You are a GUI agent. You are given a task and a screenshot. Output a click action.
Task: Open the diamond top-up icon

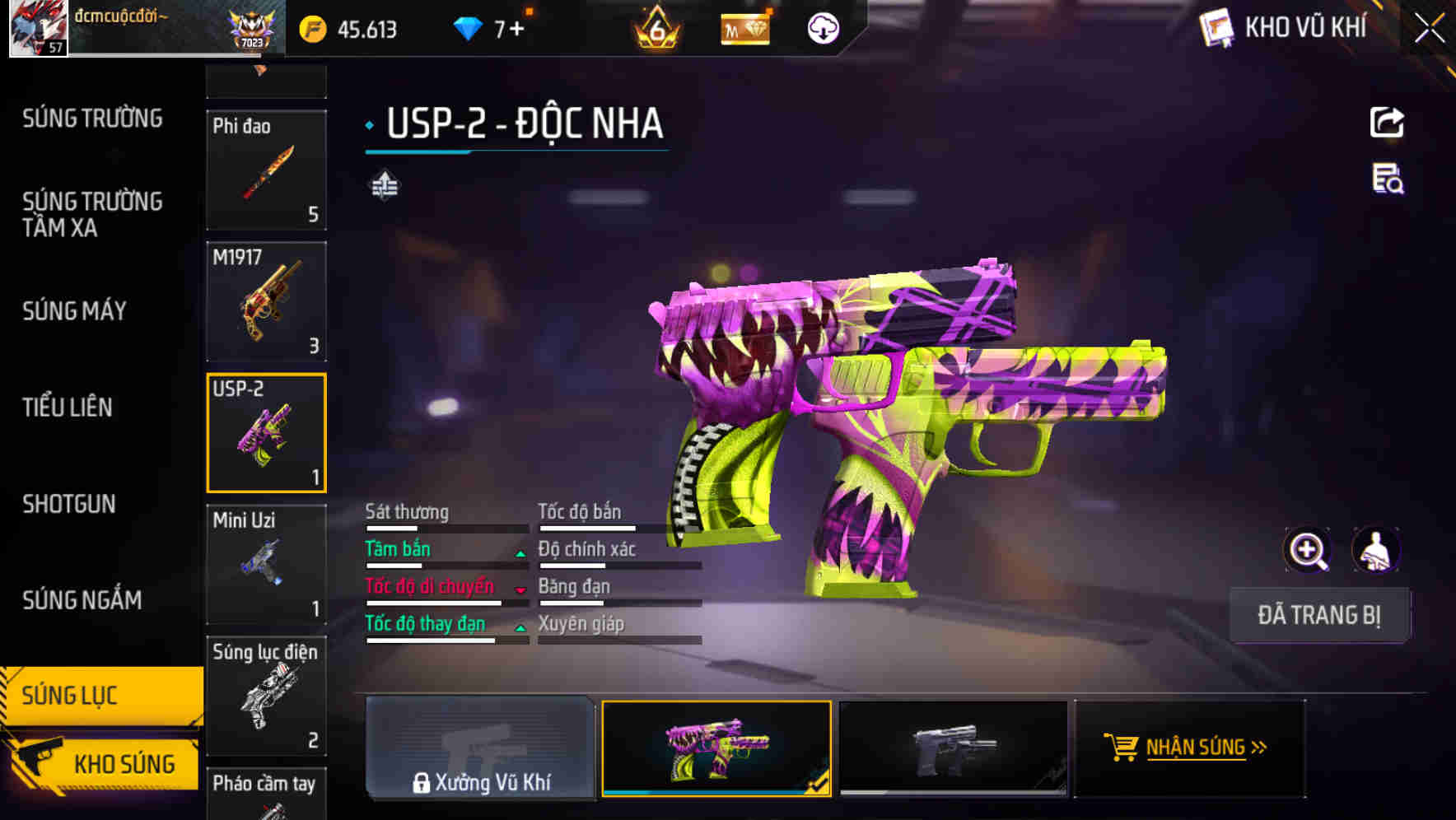click(468, 27)
